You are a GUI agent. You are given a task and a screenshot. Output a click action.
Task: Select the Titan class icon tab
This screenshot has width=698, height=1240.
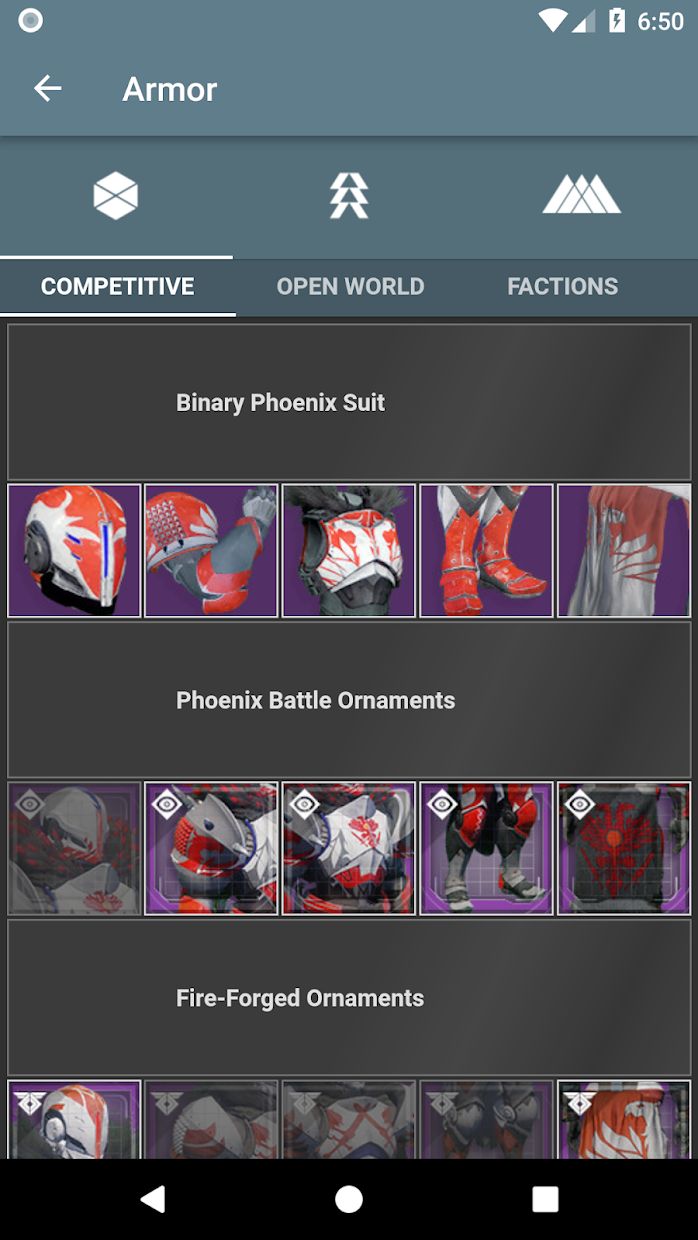pos(116,195)
